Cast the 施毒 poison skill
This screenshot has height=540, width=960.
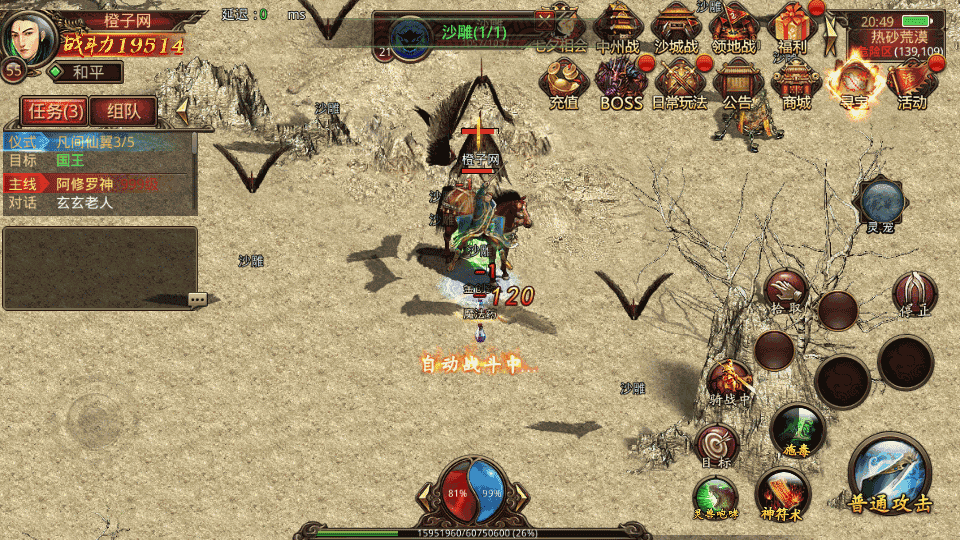pos(797,429)
